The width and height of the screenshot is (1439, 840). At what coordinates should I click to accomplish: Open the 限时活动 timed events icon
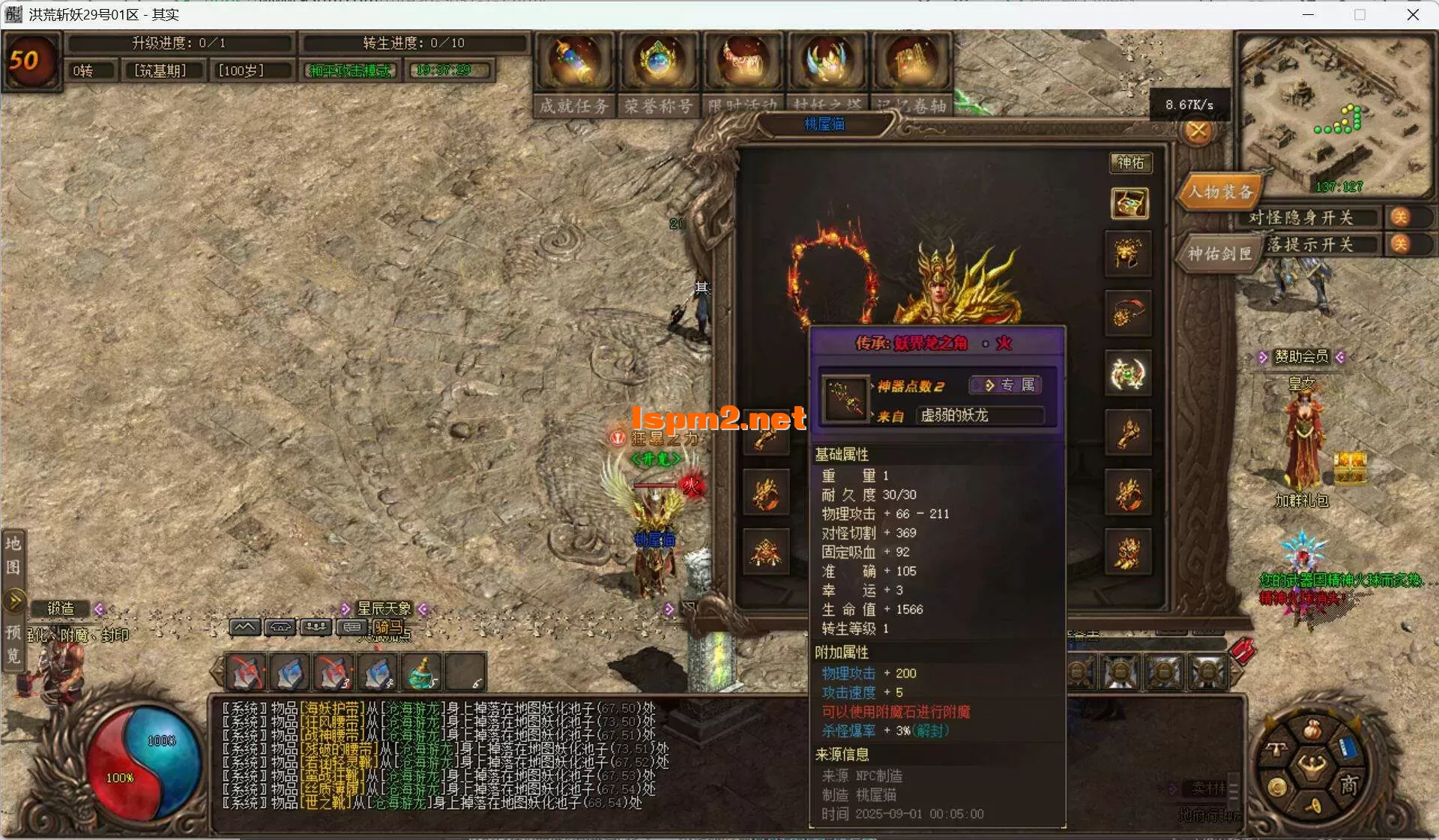click(743, 62)
